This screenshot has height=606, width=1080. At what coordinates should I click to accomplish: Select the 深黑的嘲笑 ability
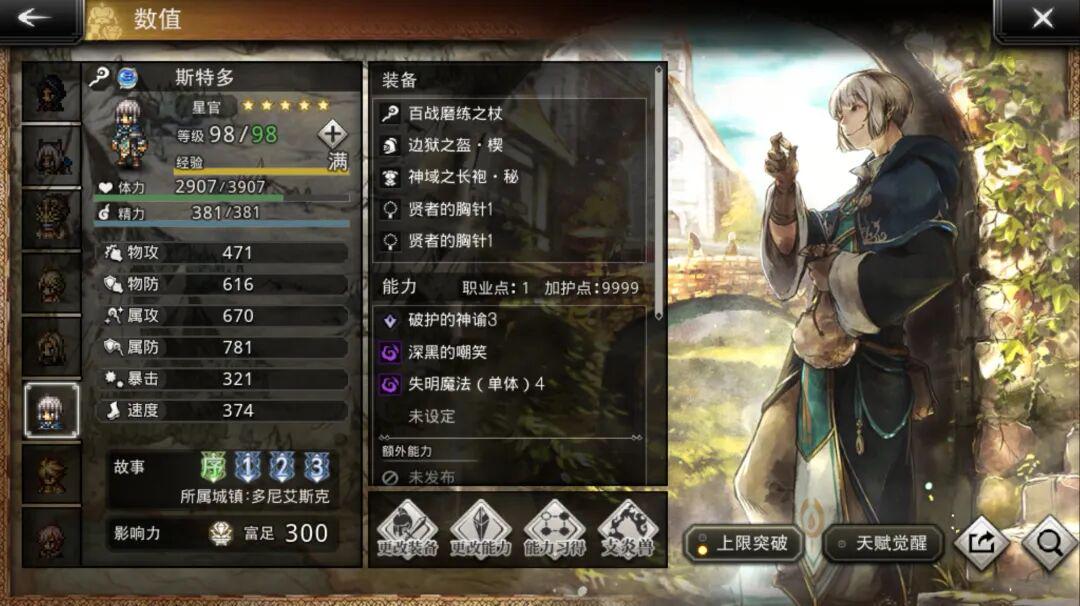pos(510,352)
